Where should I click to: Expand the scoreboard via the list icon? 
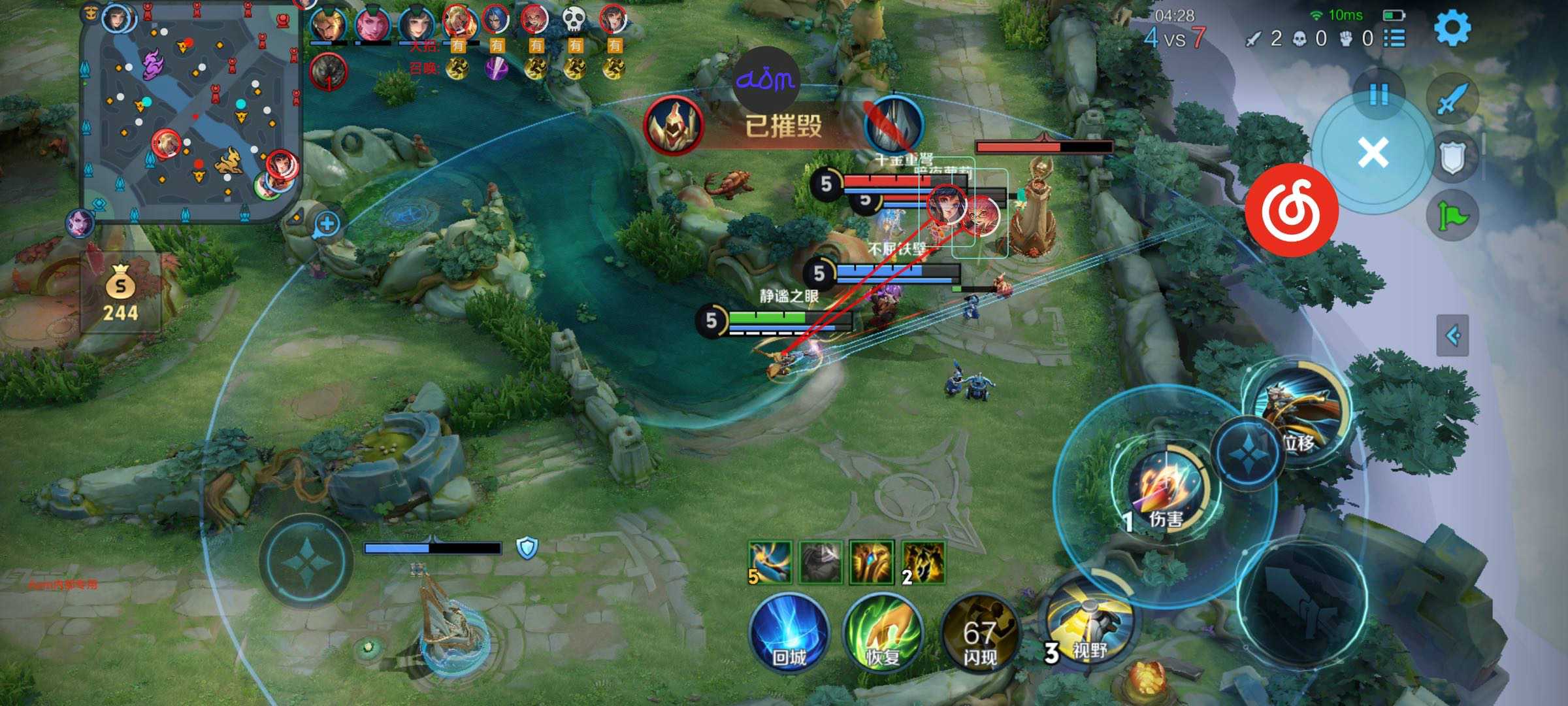coord(1395,38)
